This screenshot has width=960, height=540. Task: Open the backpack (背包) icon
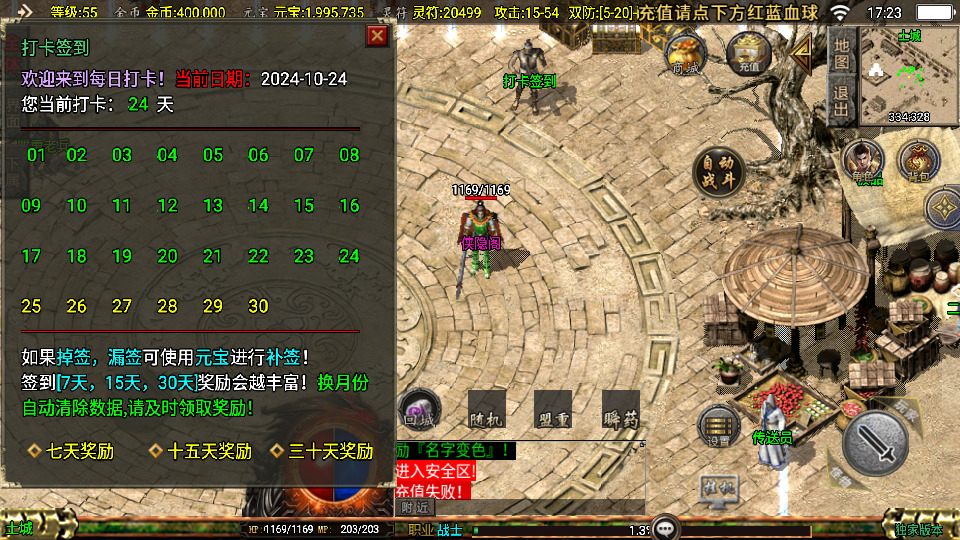[x=917, y=163]
